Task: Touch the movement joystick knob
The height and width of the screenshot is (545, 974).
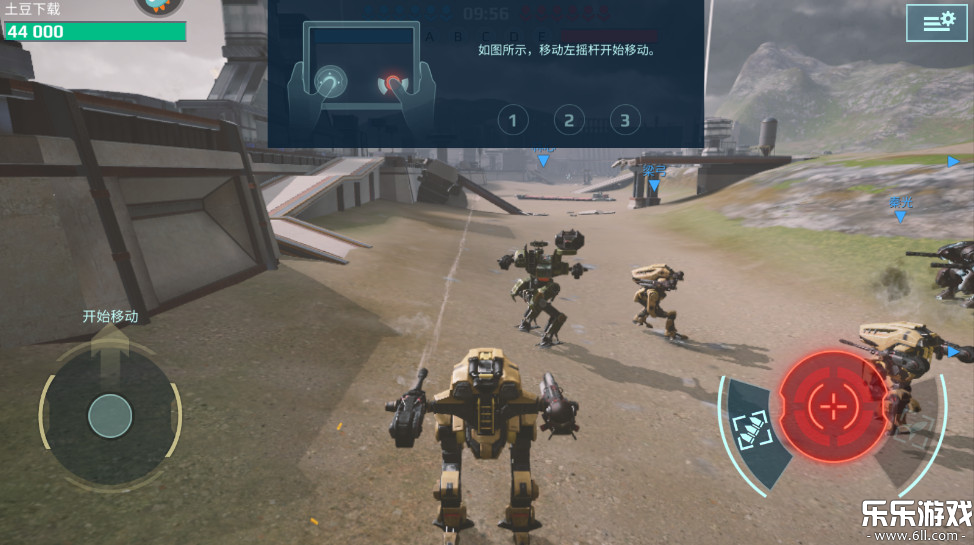Action: [109, 416]
